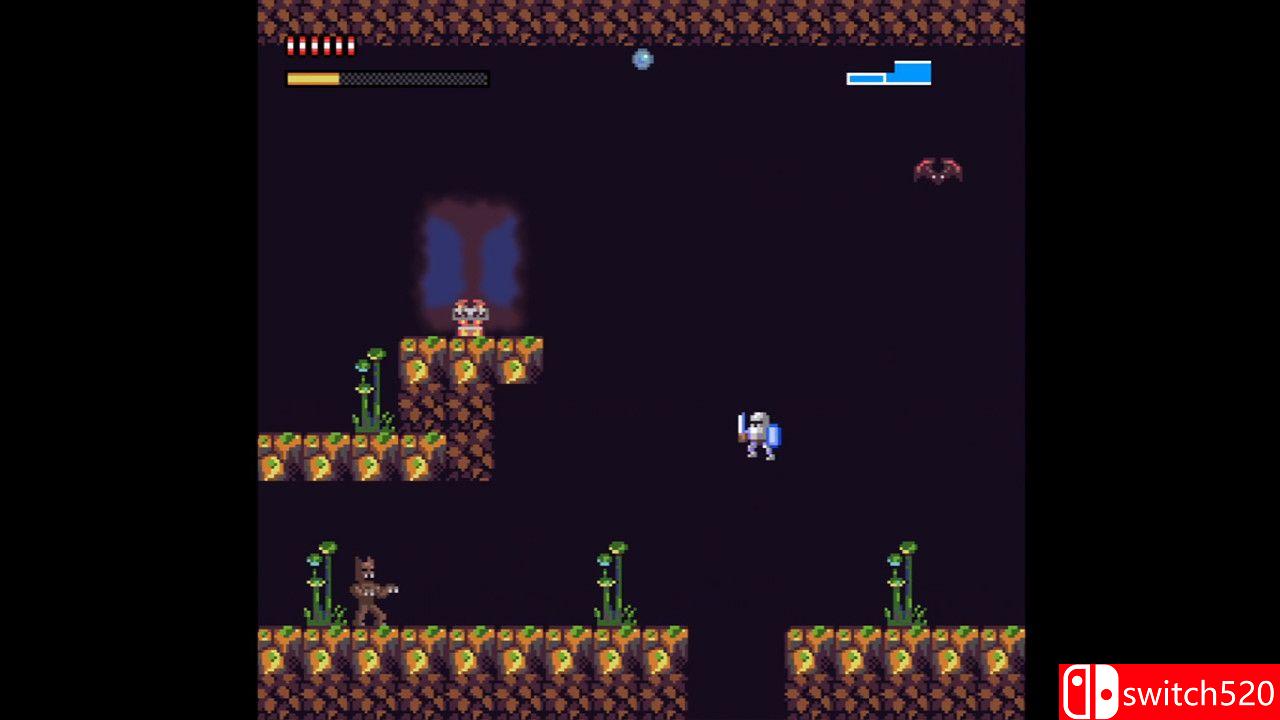1280x720 pixels.
Task: Click the blue orb floating near the ceiling
Action: pos(641,60)
